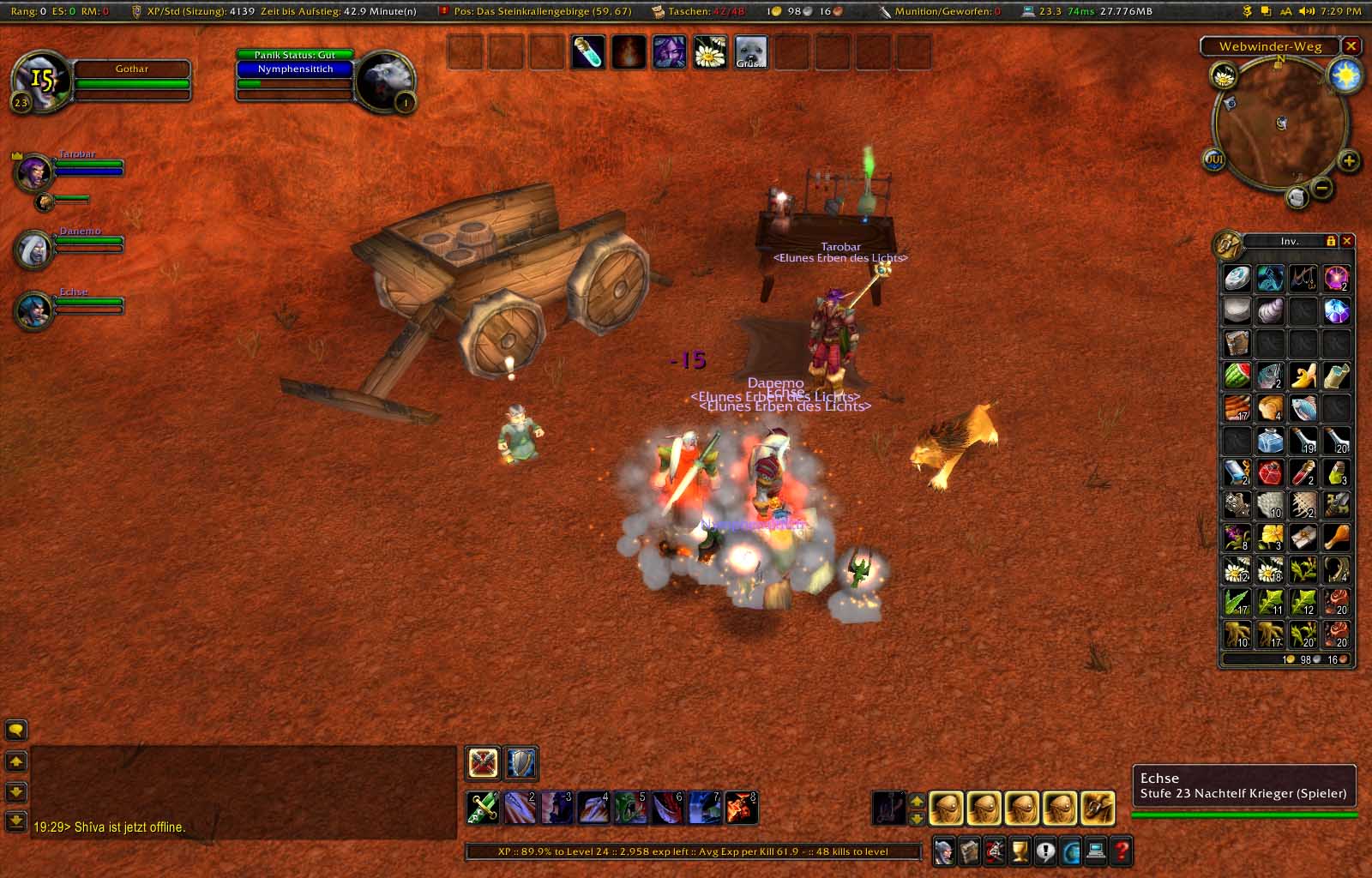This screenshot has width=1372, height=878.
Task: Switch to the shield defensive stance
Action: point(521,763)
